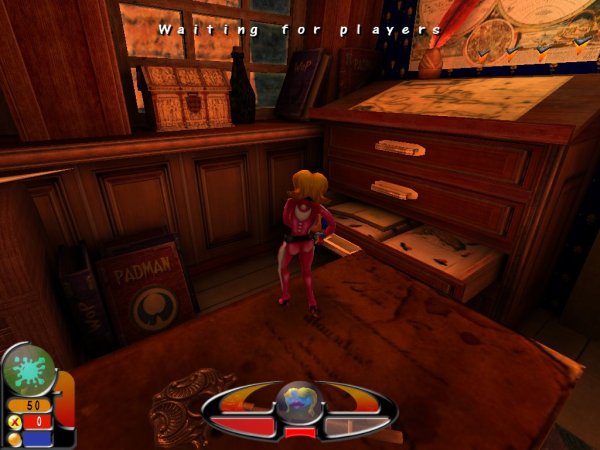This screenshot has width=600, height=450.
Task: Select the green paint splat weapon icon
Action: click(27, 370)
